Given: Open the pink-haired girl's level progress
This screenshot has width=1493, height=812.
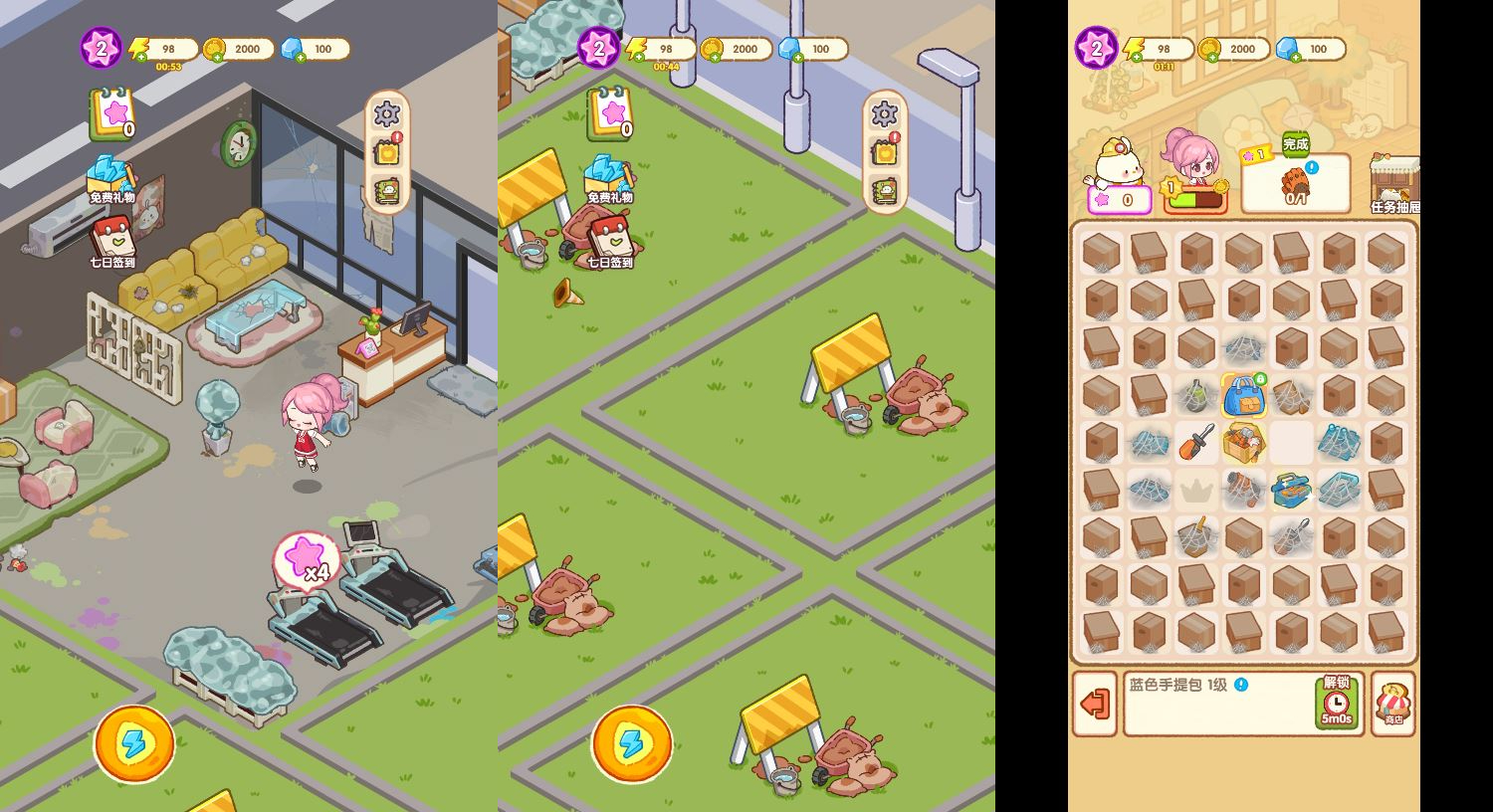Looking at the screenshot, I should [x=1195, y=197].
